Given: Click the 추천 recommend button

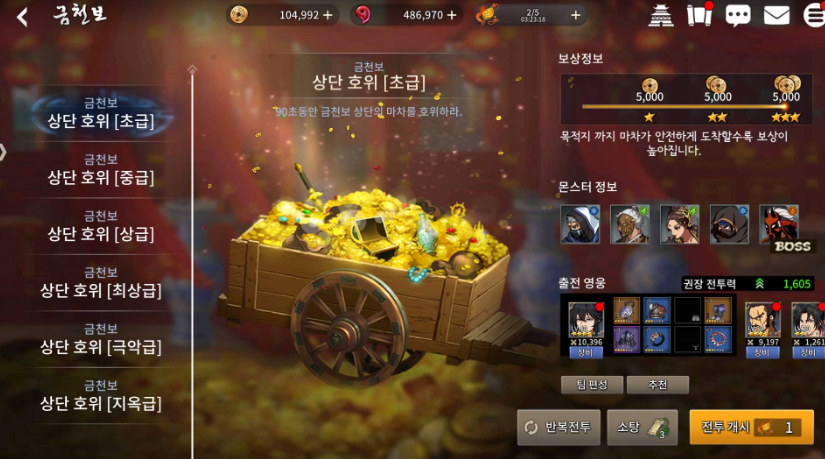Looking at the screenshot, I should click(657, 385).
